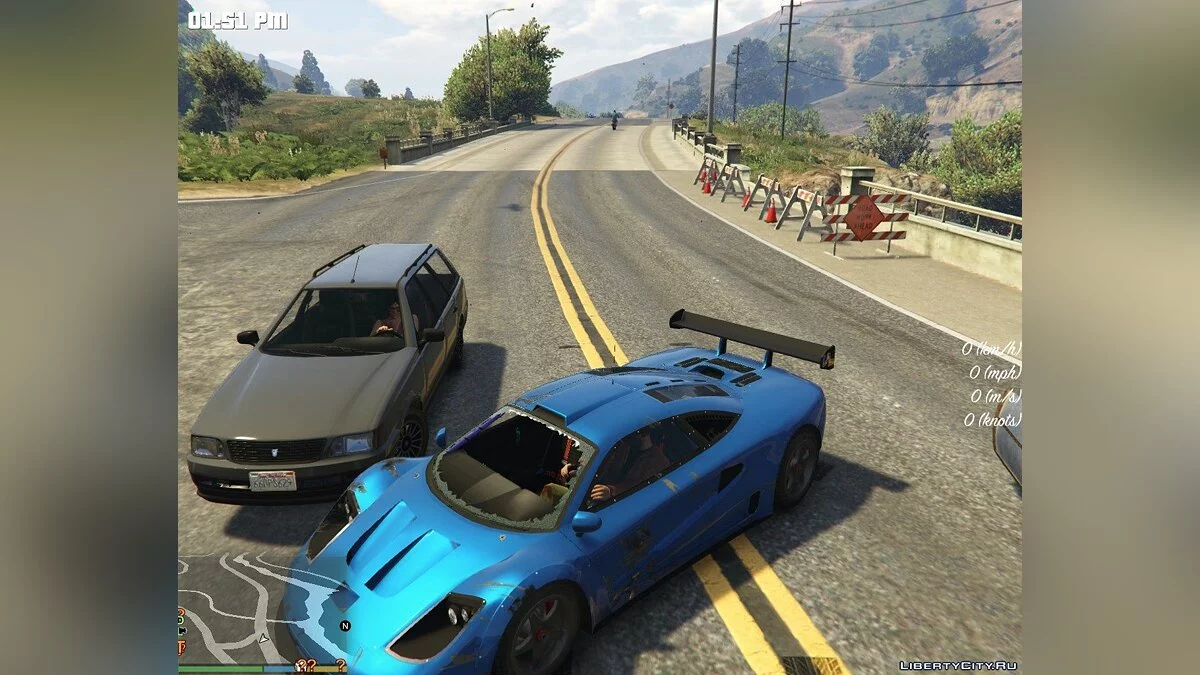Click the white player arrow on minimap

coord(263,637)
